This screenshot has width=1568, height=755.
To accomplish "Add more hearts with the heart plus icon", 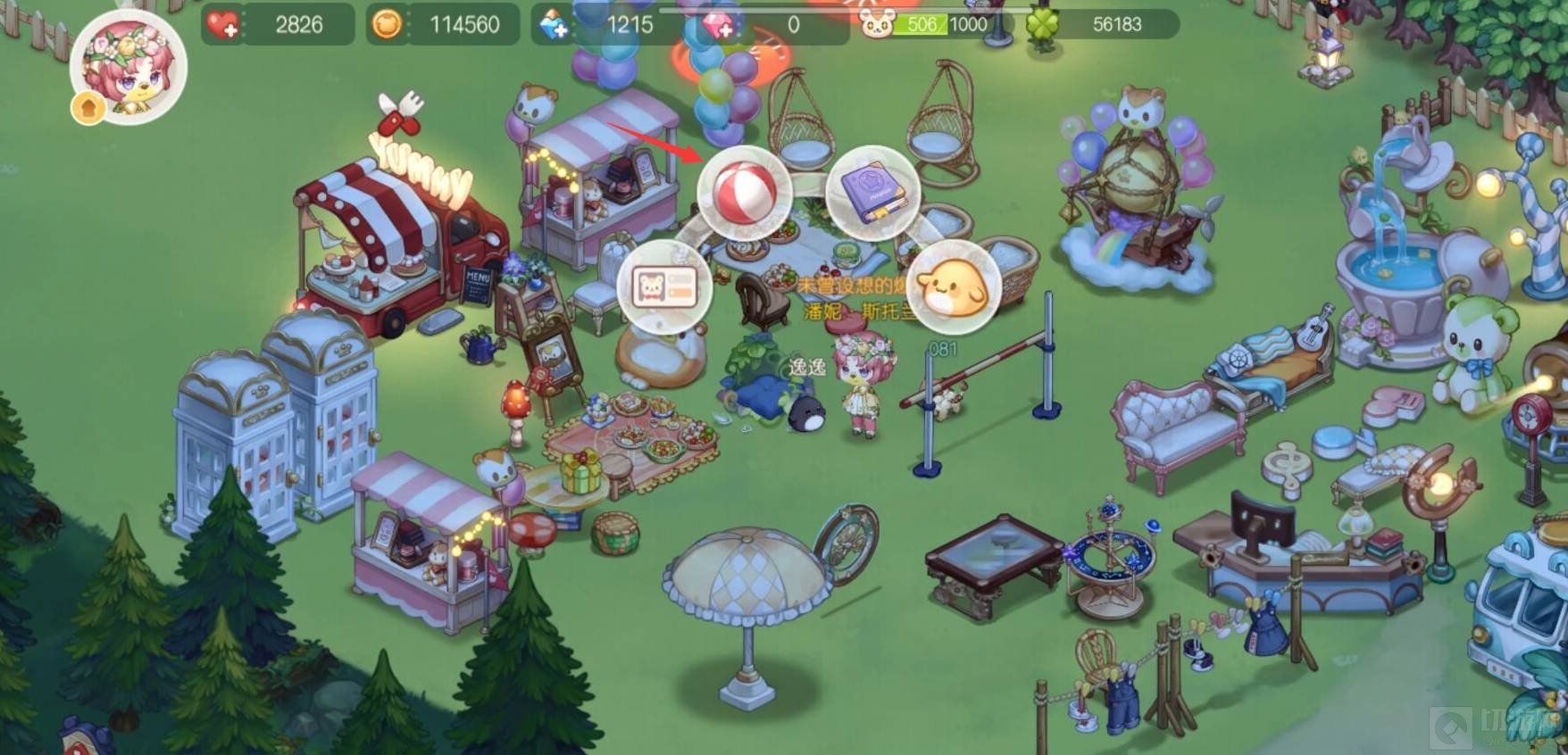I will (222, 24).
